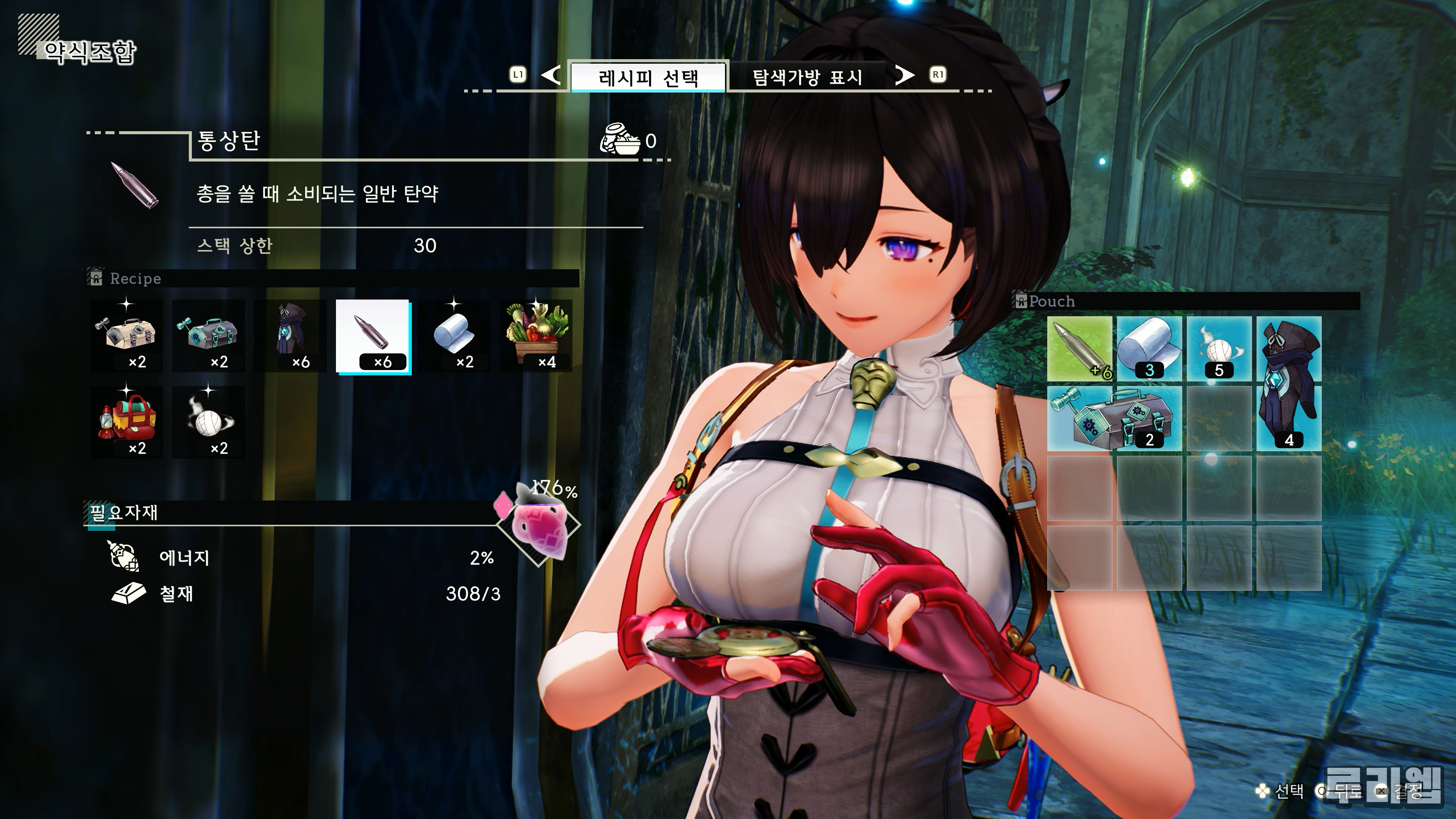Open the 탐색가방 표시 tab

(x=806, y=76)
